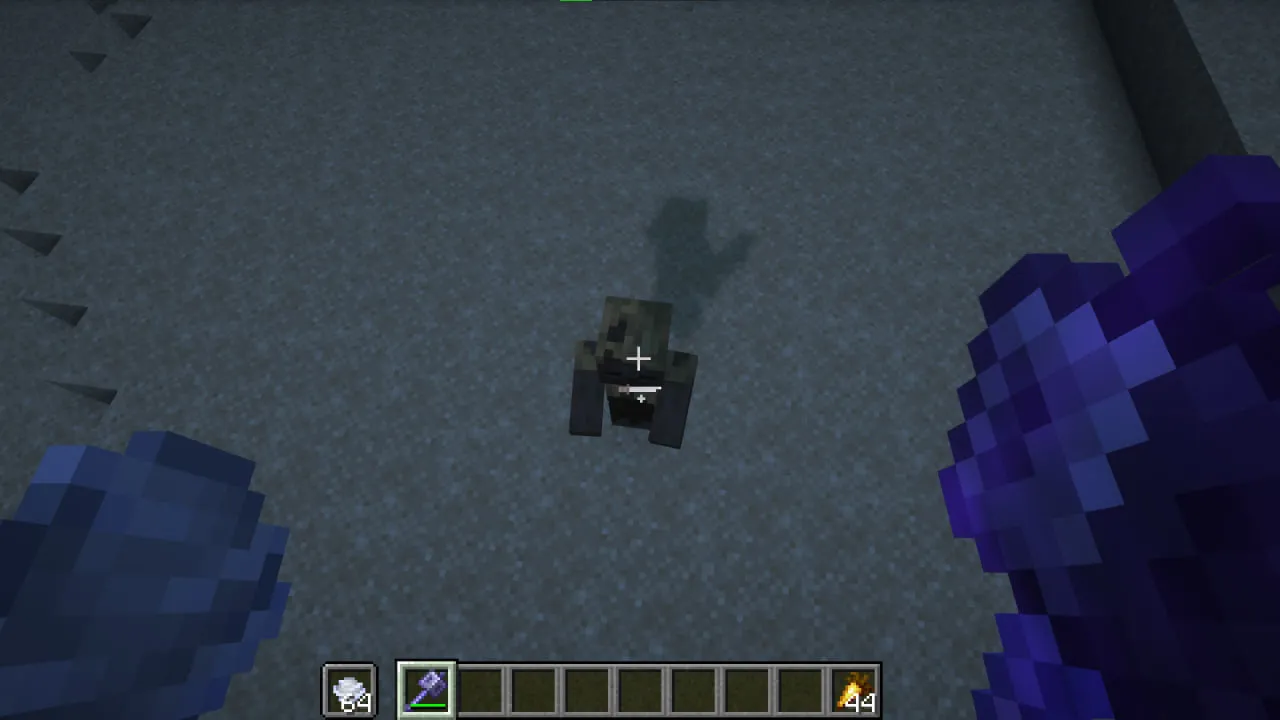Click the crosshair in the screen center
Screen dimensions: 1280x720
[639, 358]
